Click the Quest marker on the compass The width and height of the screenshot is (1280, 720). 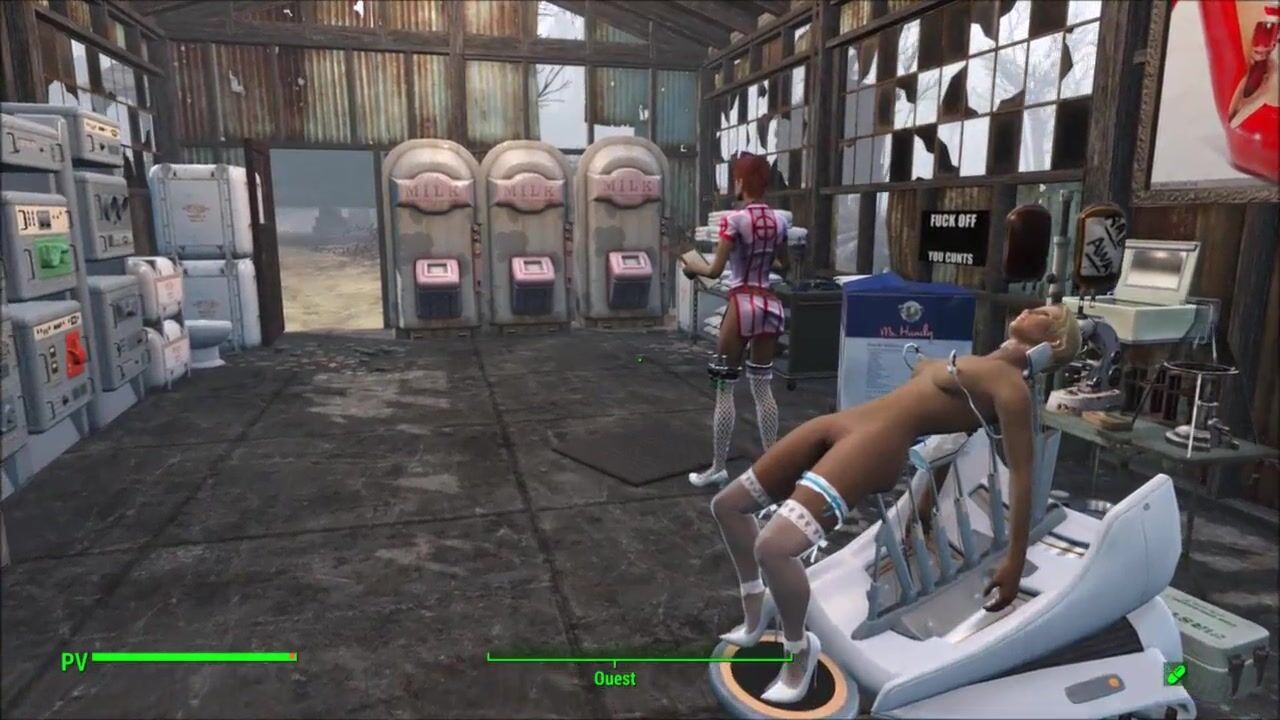tap(614, 677)
